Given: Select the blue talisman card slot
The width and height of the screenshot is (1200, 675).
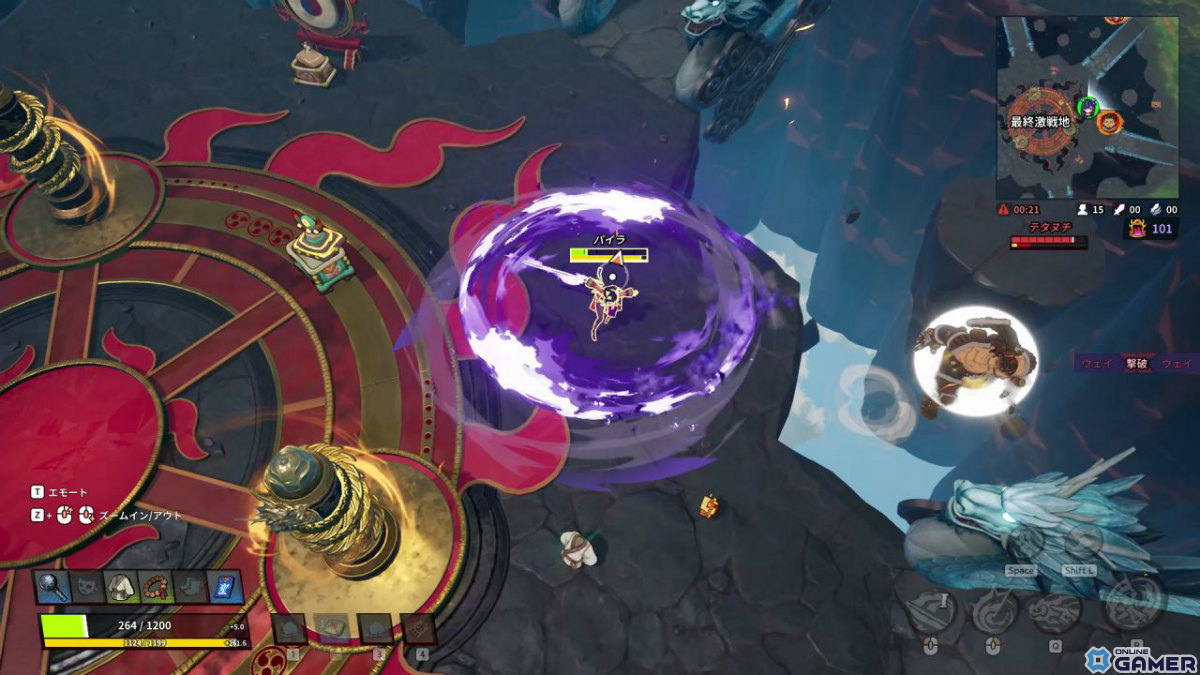Looking at the screenshot, I should point(225,586).
